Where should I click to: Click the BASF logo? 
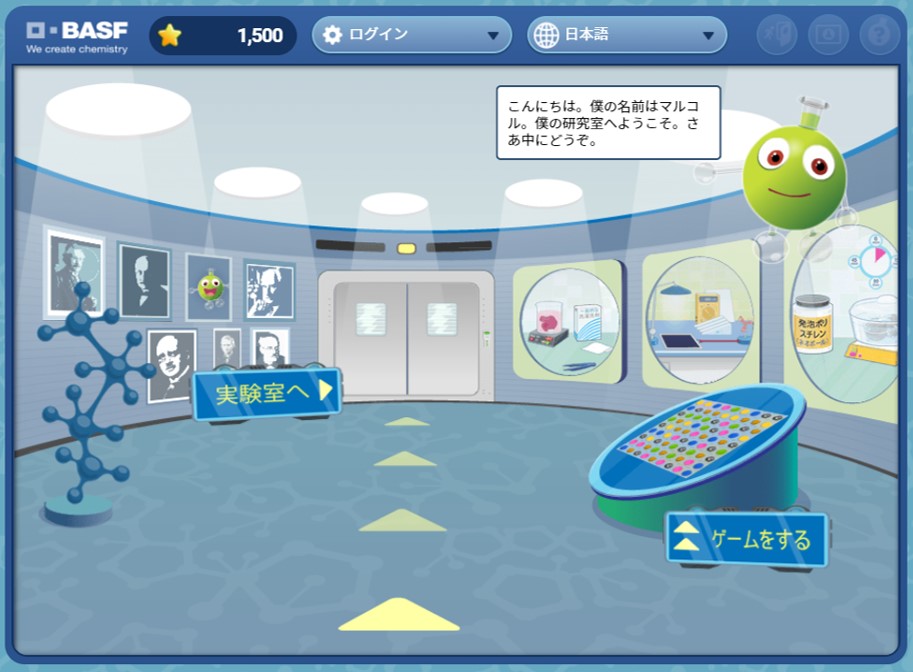77,35
